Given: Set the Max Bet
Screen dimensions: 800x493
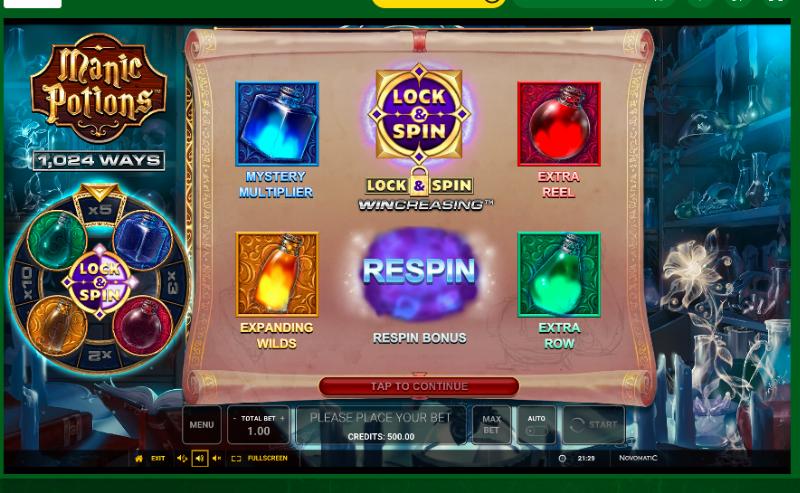Looking at the screenshot, I should click(491, 425).
